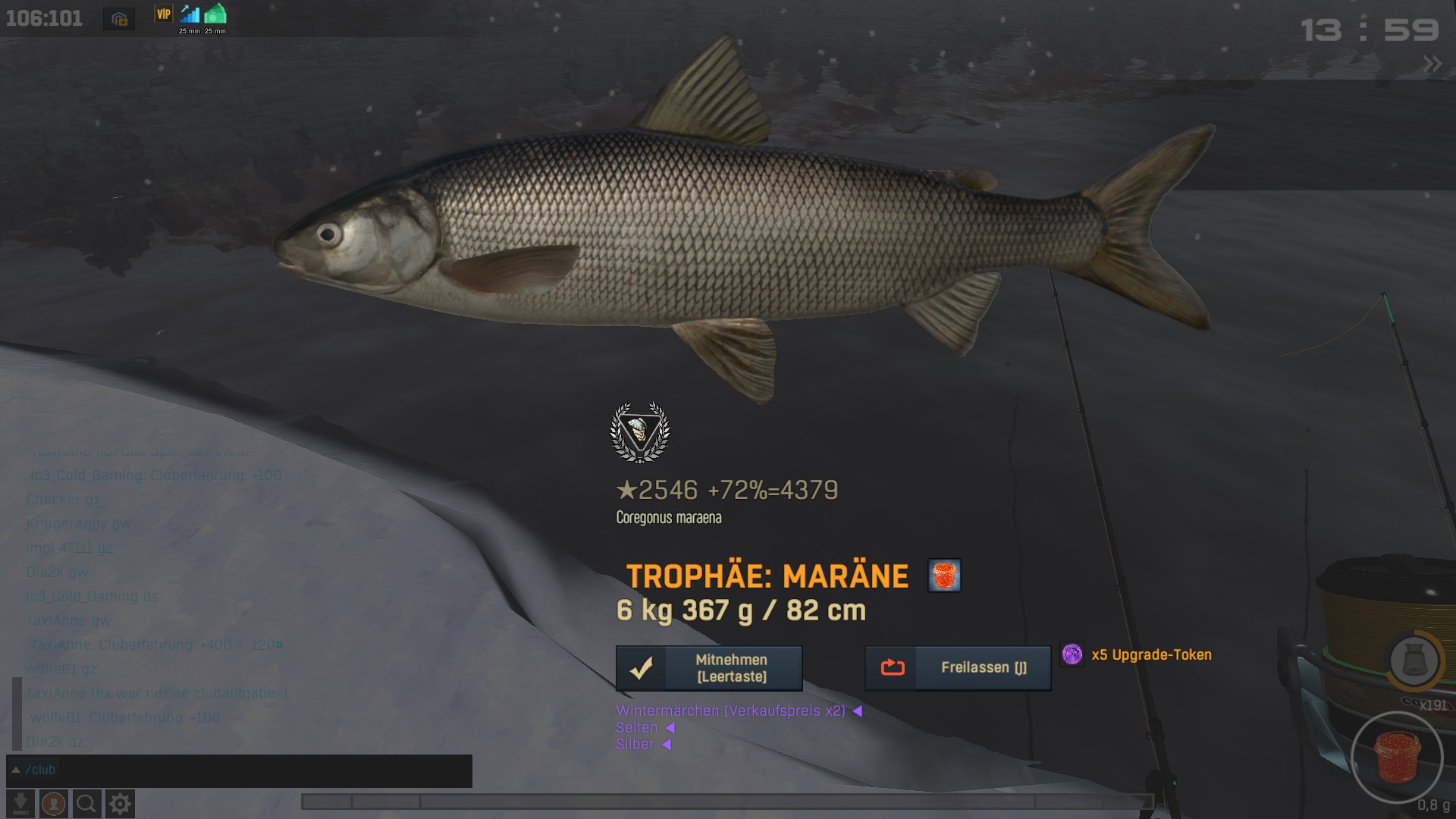The height and width of the screenshot is (819, 1456).
Task: Click the blue experience boost icon
Action: [x=190, y=15]
